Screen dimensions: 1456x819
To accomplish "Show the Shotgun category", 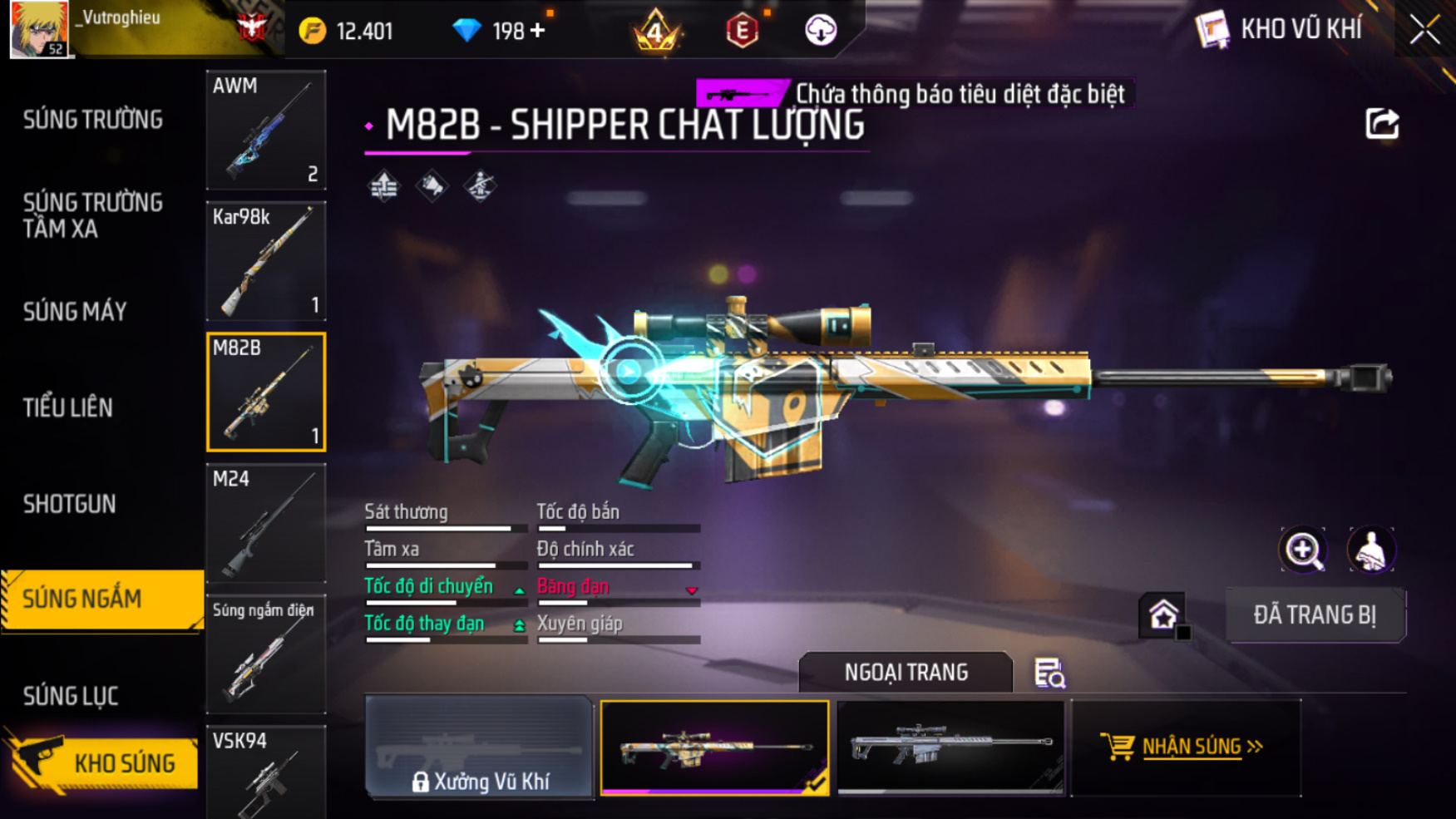I will coord(70,504).
